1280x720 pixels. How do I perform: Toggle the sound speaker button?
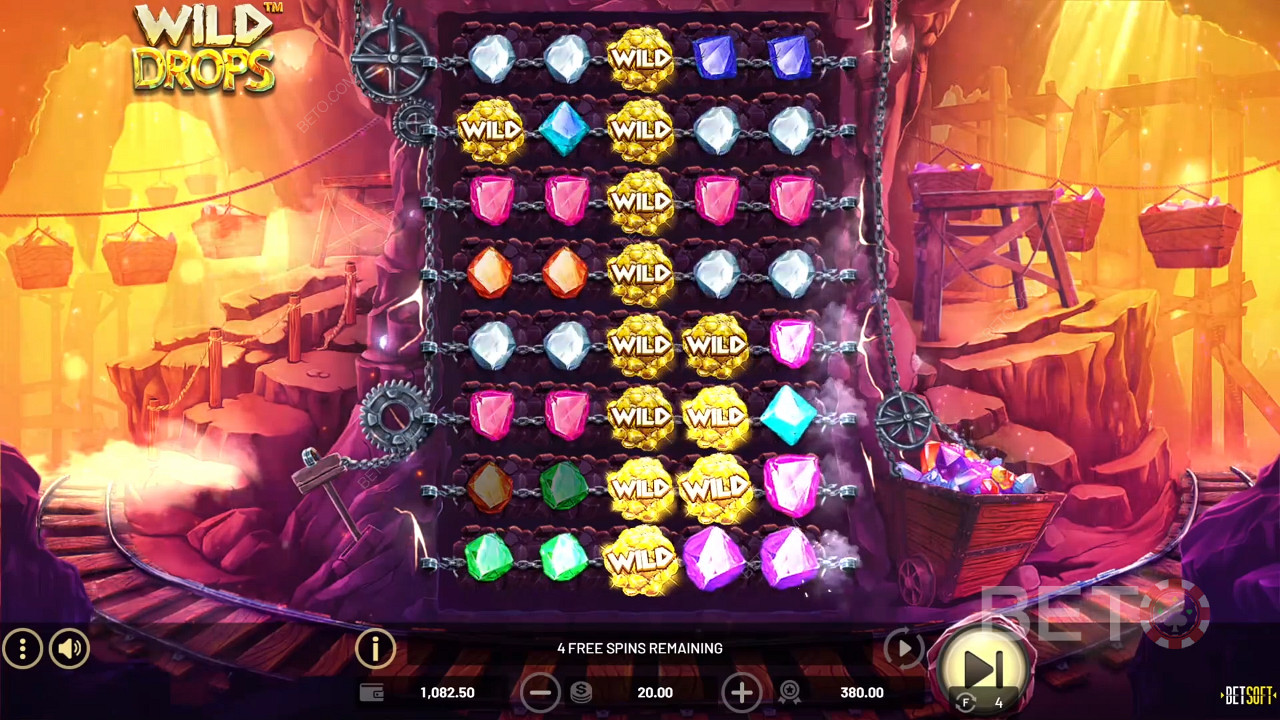69,650
